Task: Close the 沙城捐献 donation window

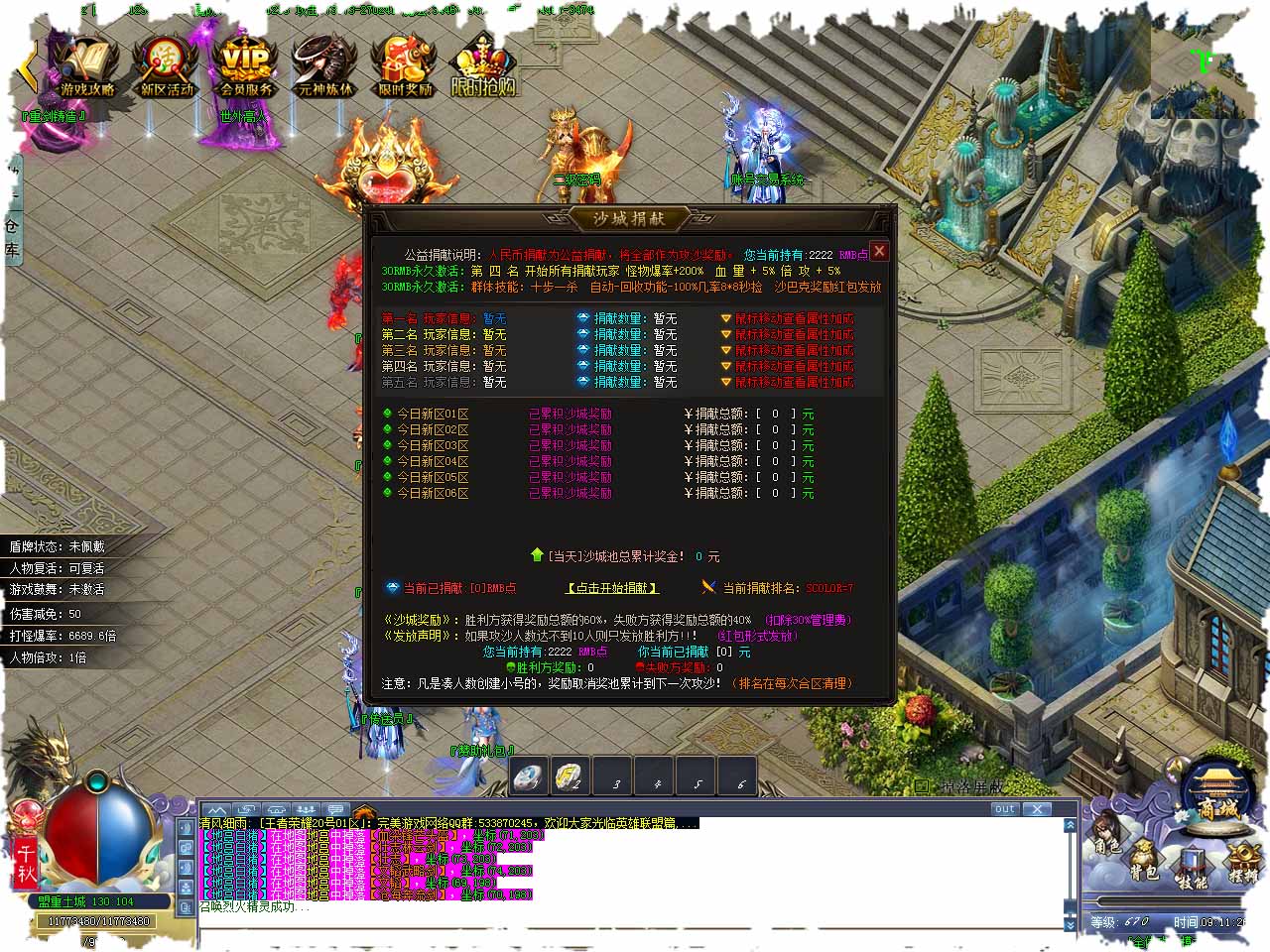Action: click(x=878, y=251)
